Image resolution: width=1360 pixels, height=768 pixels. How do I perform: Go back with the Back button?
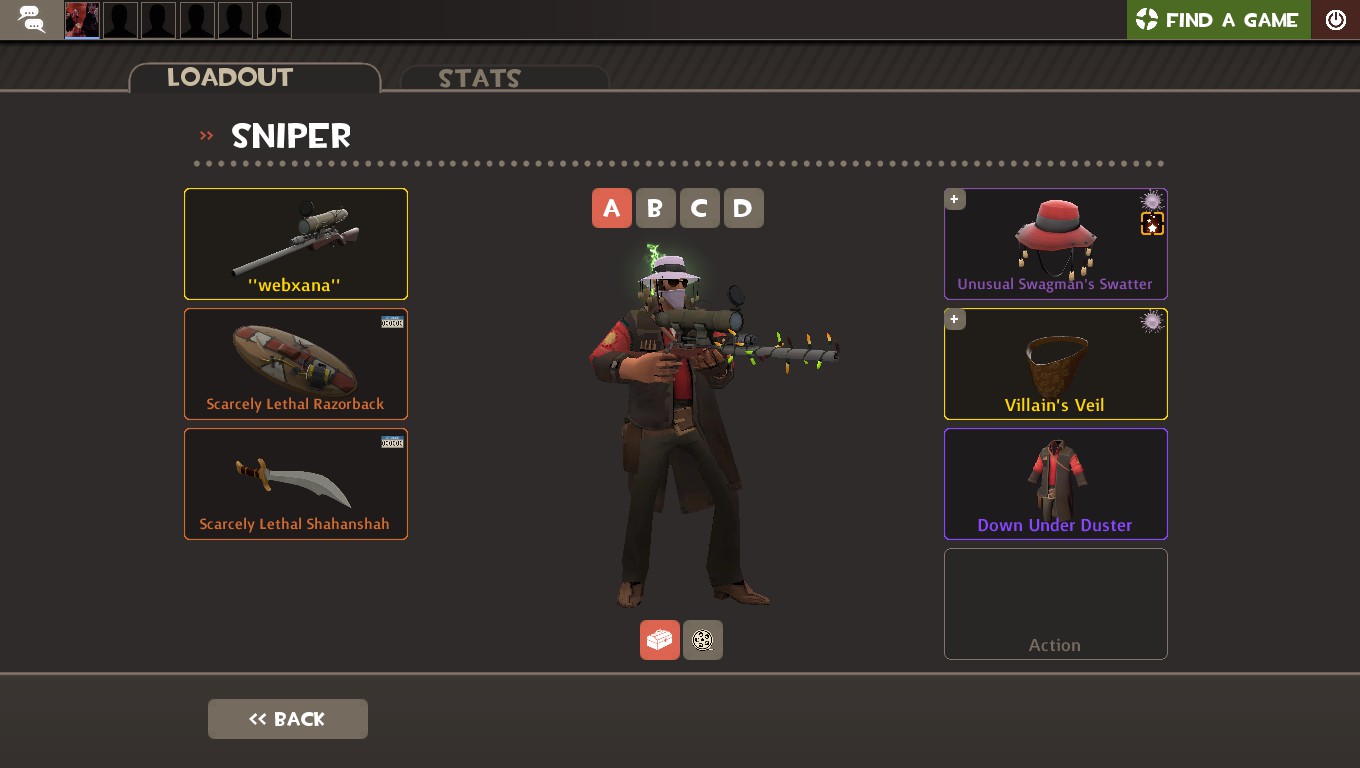coord(288,719)
